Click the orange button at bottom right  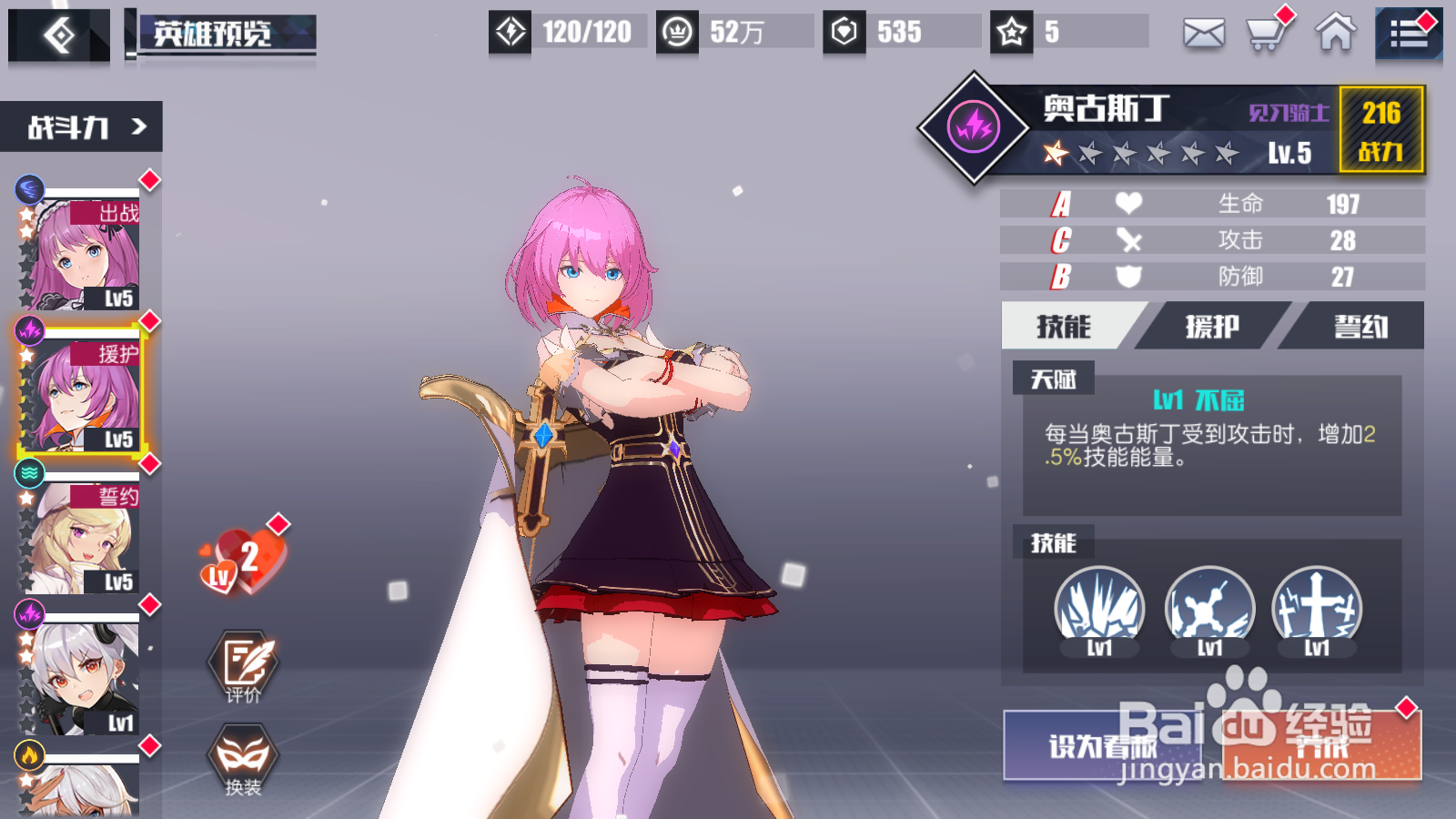(x=1321, y=746)
